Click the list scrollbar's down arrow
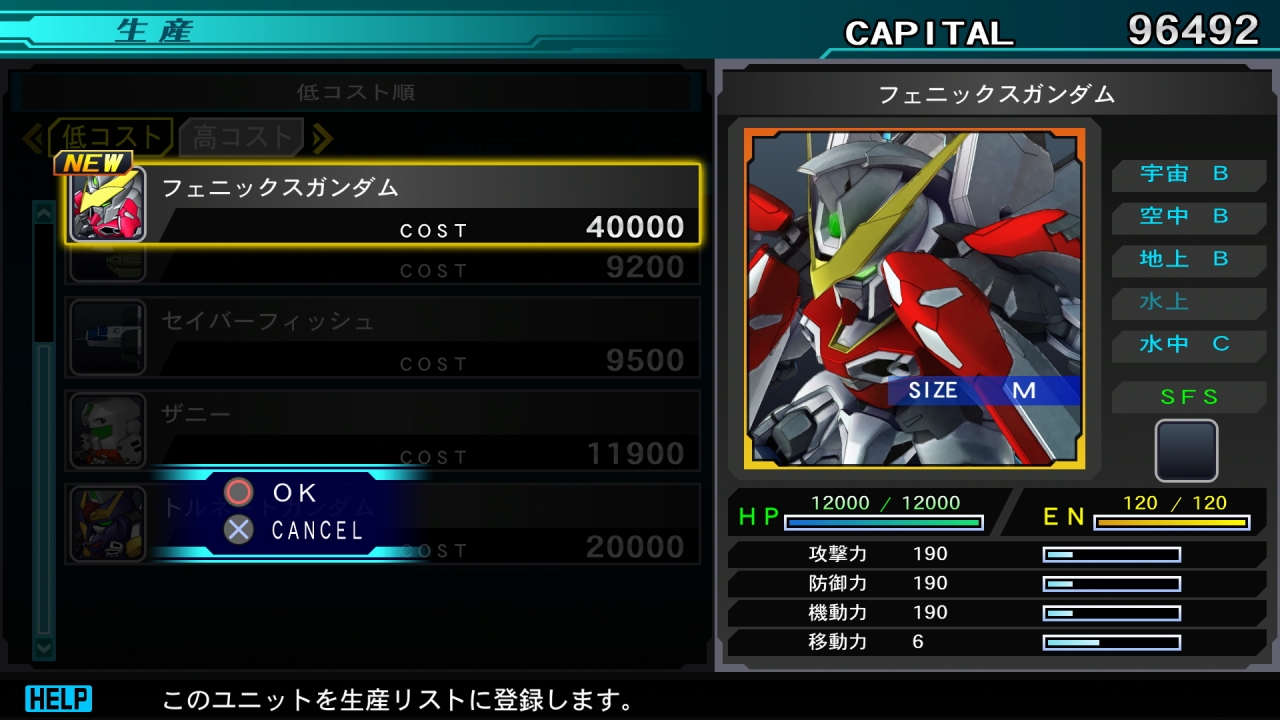 pyautogui.click(x=44, y=648)
